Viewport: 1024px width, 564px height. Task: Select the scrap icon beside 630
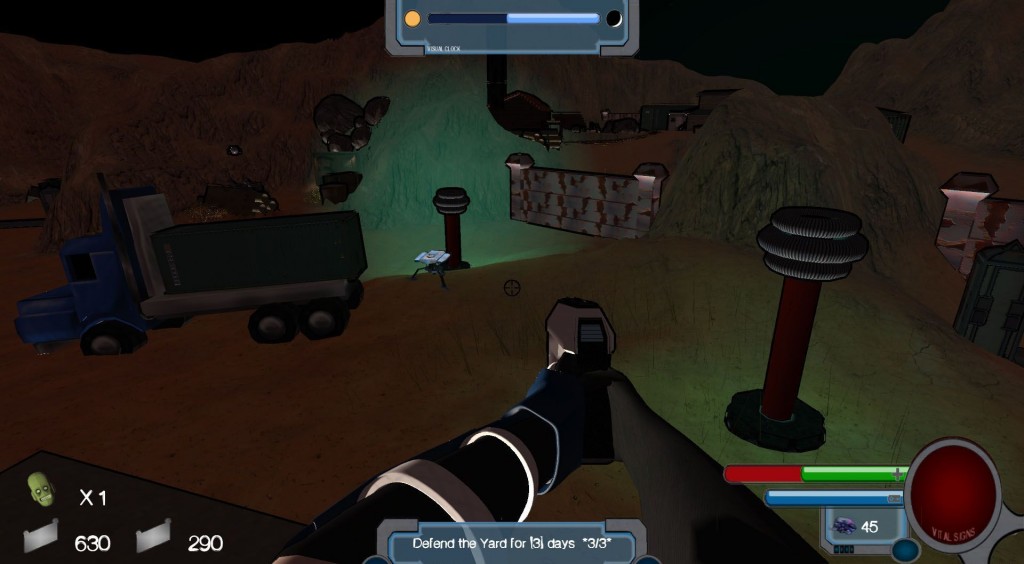click(x=41, y=541)
